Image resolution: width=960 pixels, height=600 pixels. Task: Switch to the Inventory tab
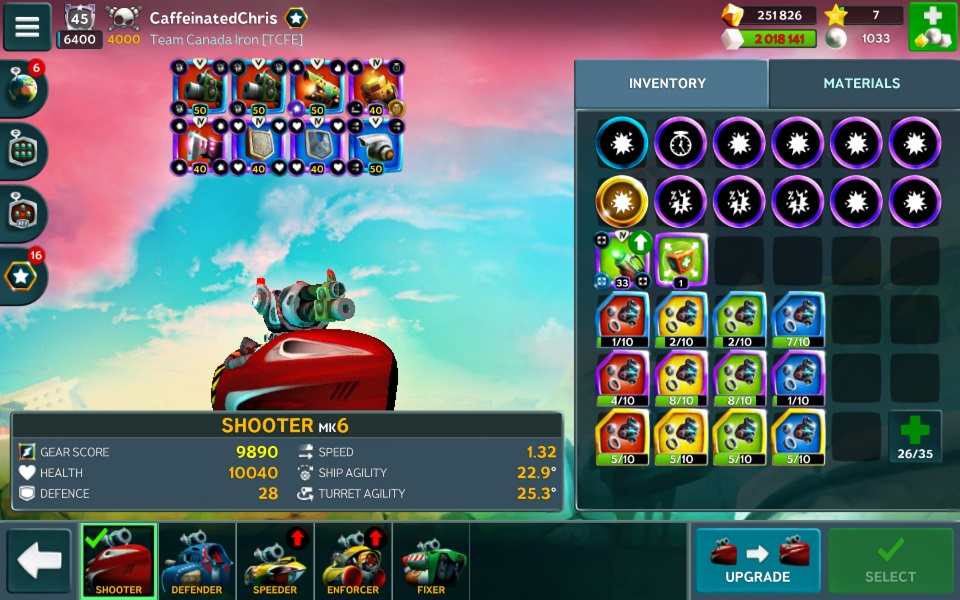click(667, 84)
